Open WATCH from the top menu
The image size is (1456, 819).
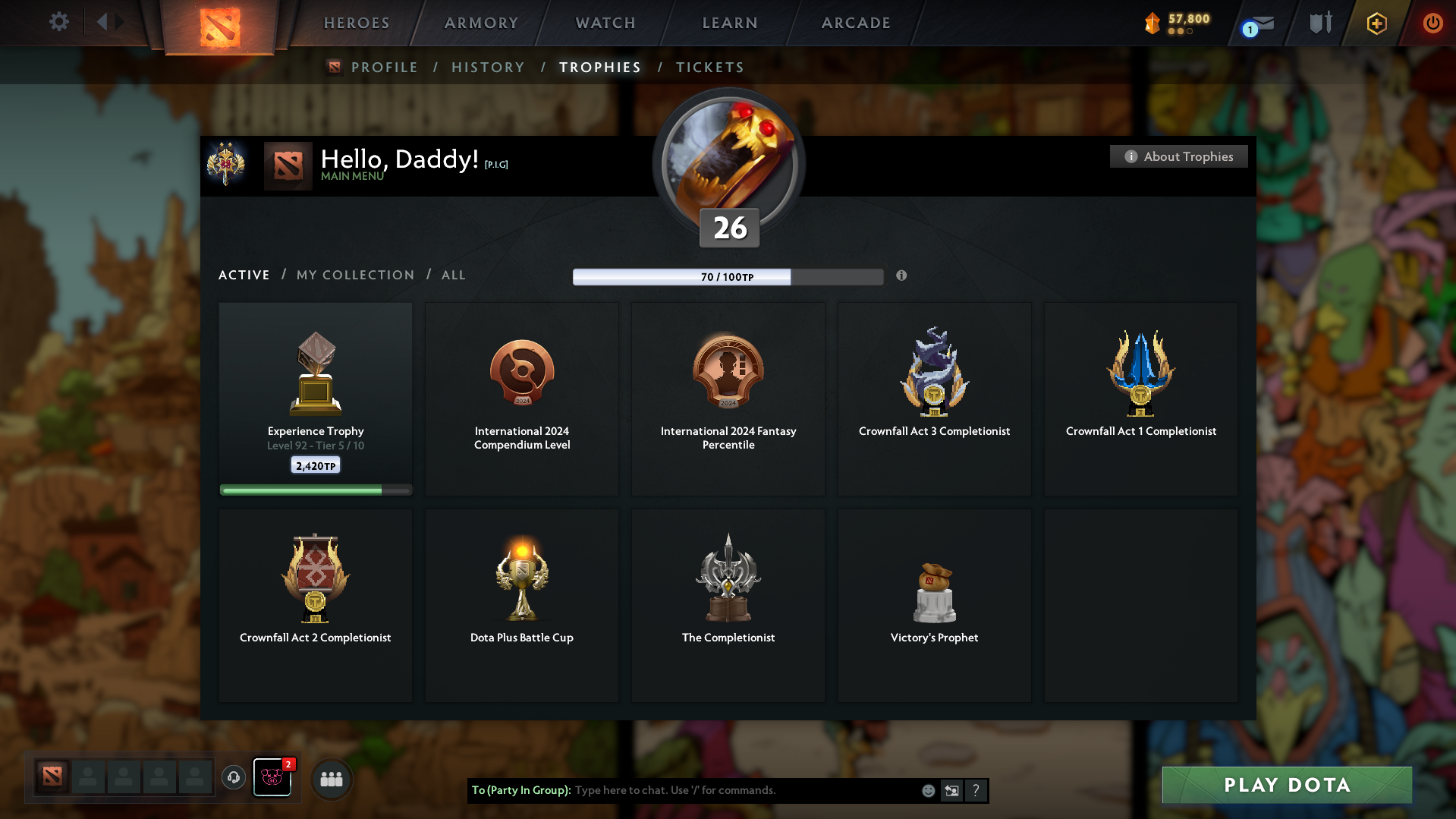[605, 23]
